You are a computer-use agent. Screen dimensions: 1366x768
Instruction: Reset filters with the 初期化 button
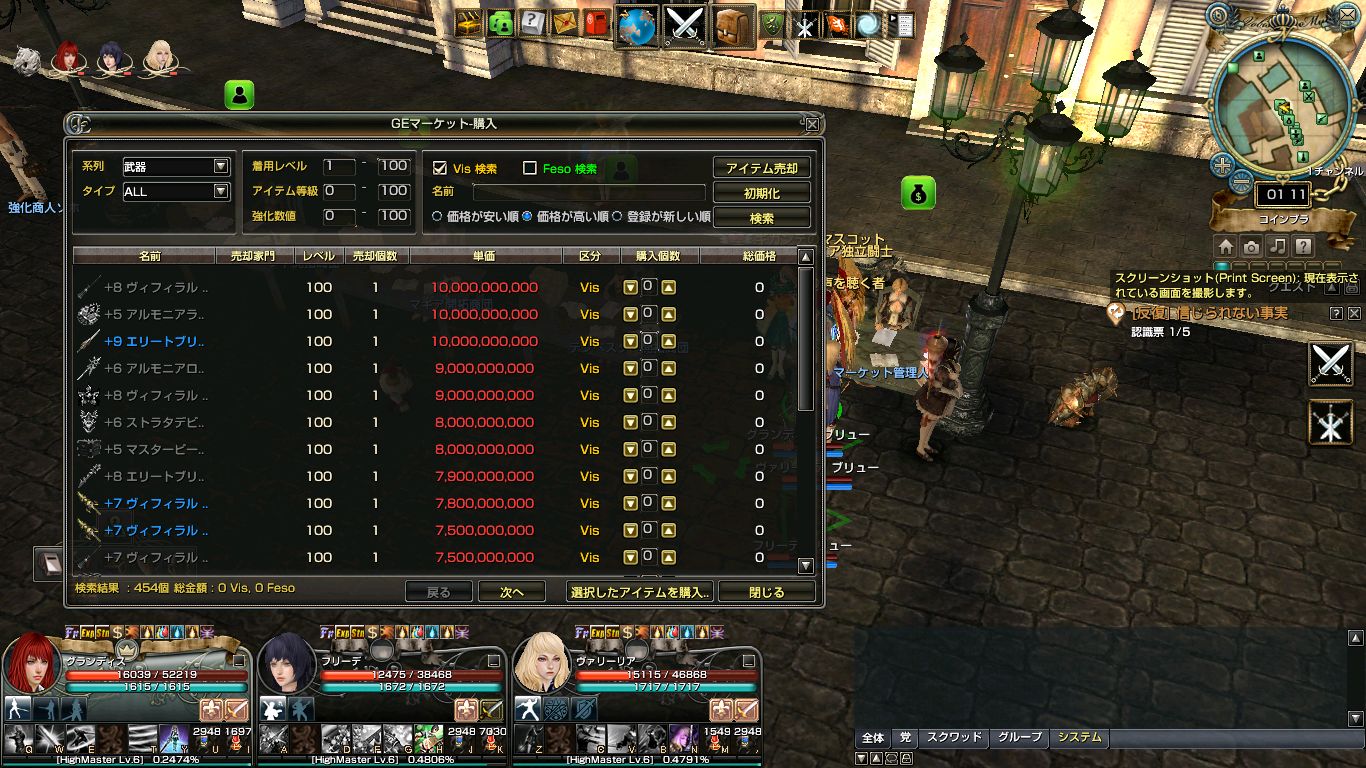tap(761, 193)
